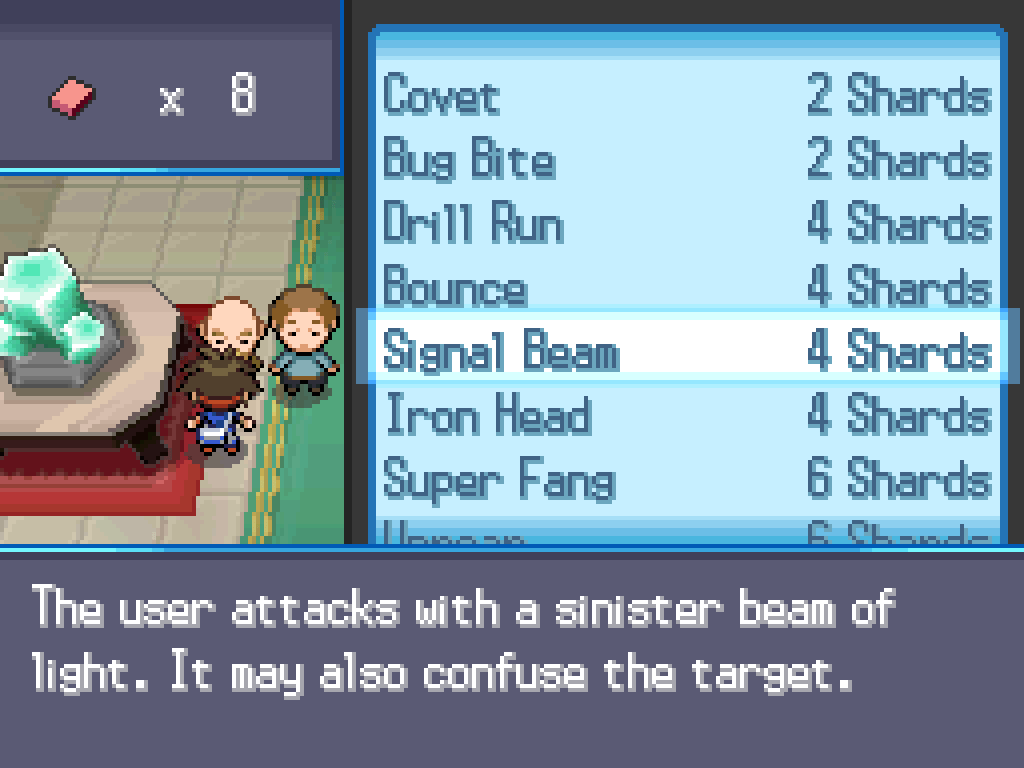This screenshot has width=1024, height=768.
Task: Select Super Fang for 6 Shards
Action: pos(686,480)
